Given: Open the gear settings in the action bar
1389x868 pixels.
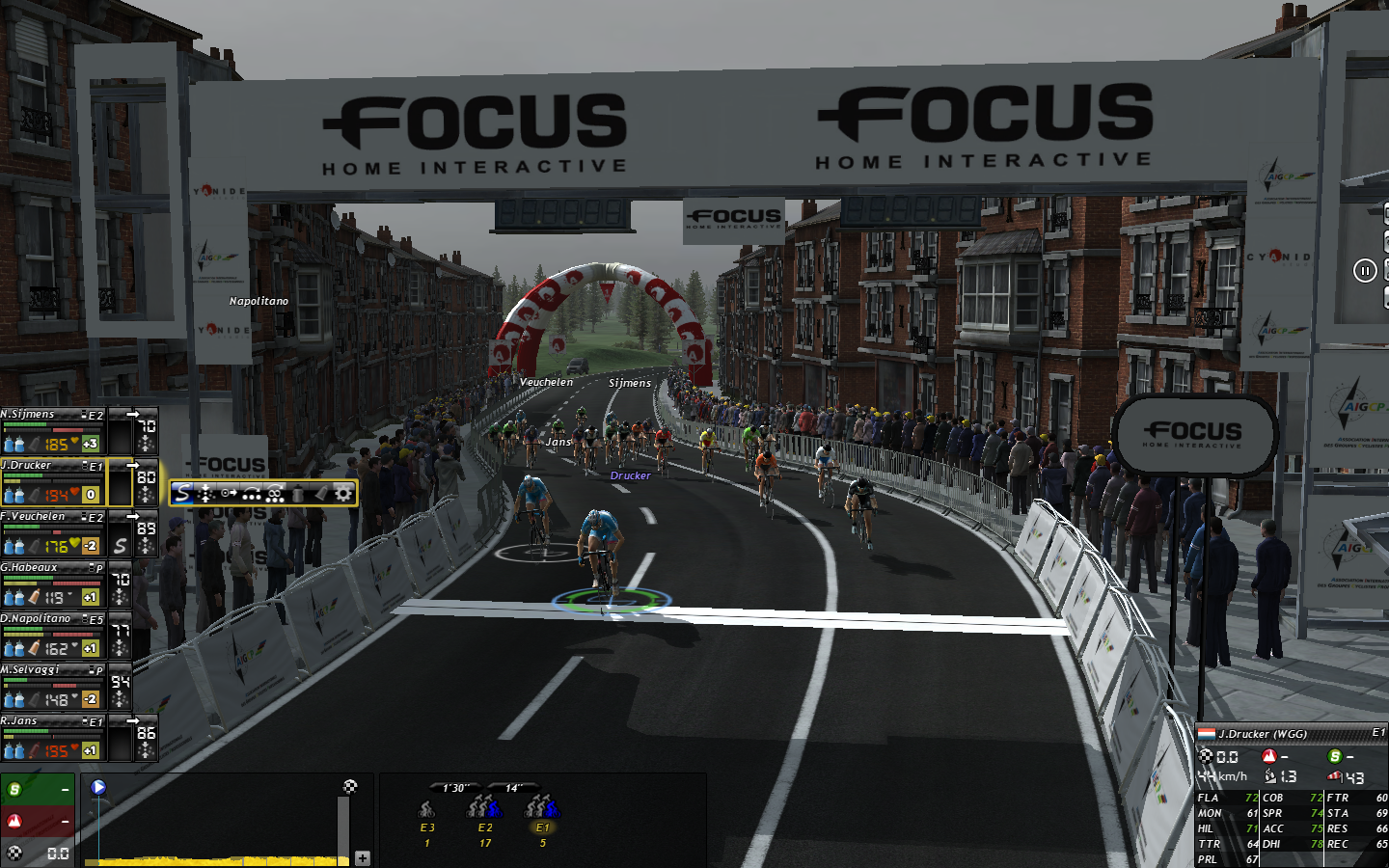Looking at the screenshot, I should tap(343, 494).
